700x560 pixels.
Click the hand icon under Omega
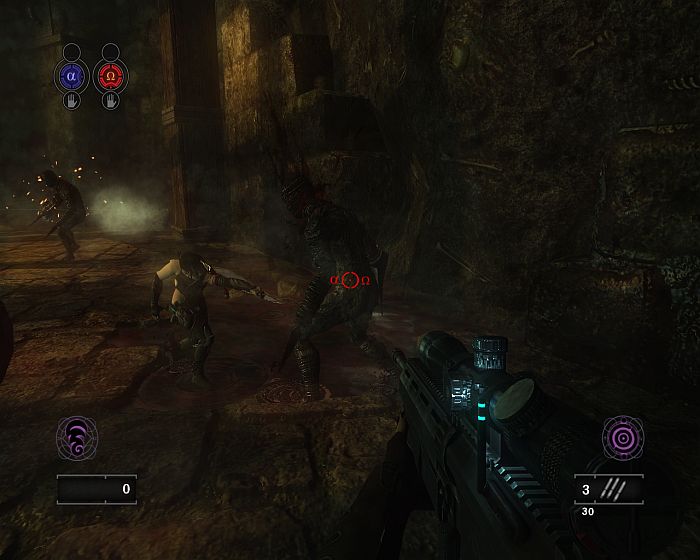click(x=110, y=100)
